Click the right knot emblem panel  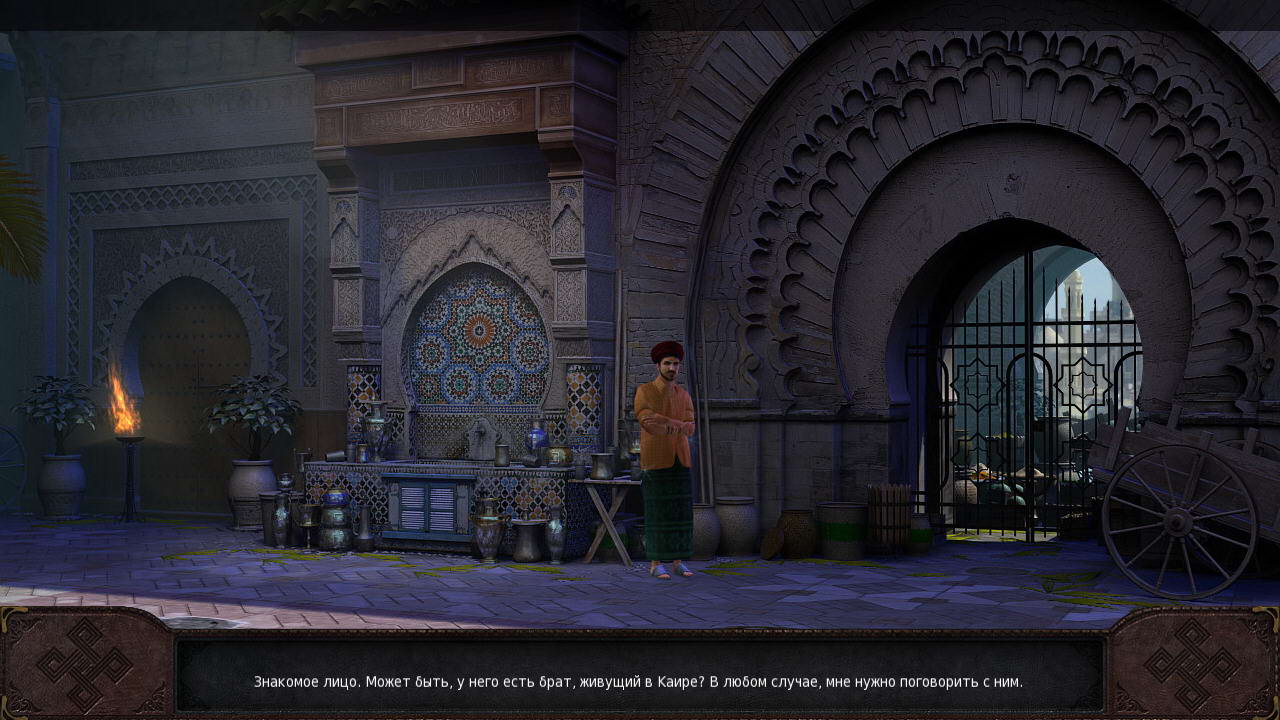pos(1193,665)
